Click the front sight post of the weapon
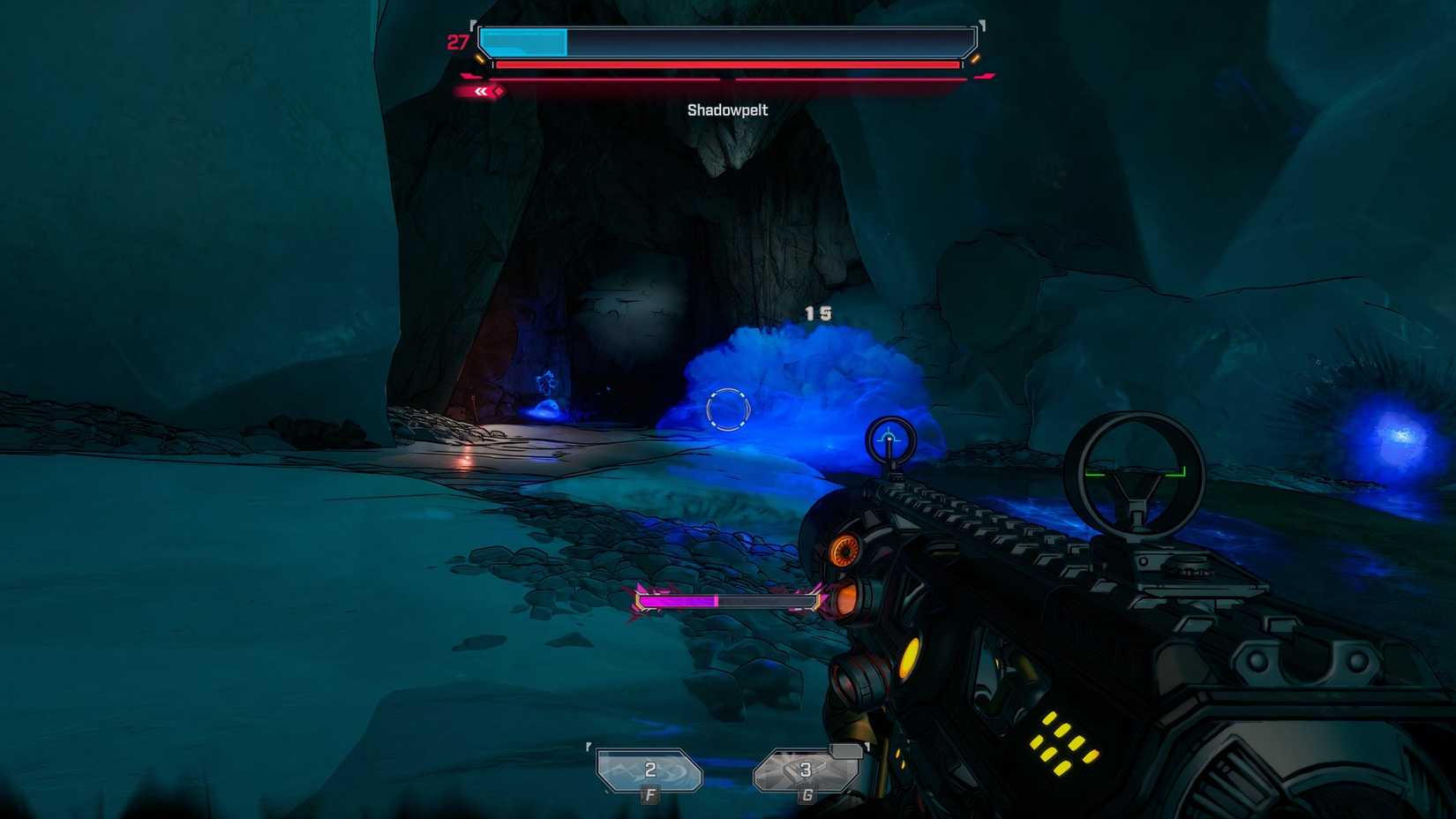Image resolution: width=1456 pixels, height=819 pixels. click(889, 441)
